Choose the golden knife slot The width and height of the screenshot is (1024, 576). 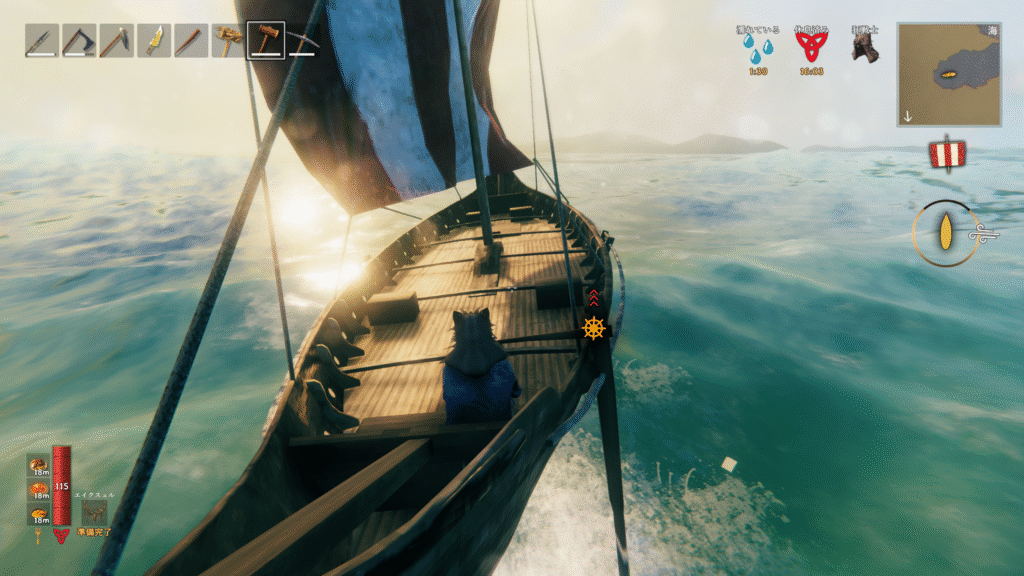point(154,40)
